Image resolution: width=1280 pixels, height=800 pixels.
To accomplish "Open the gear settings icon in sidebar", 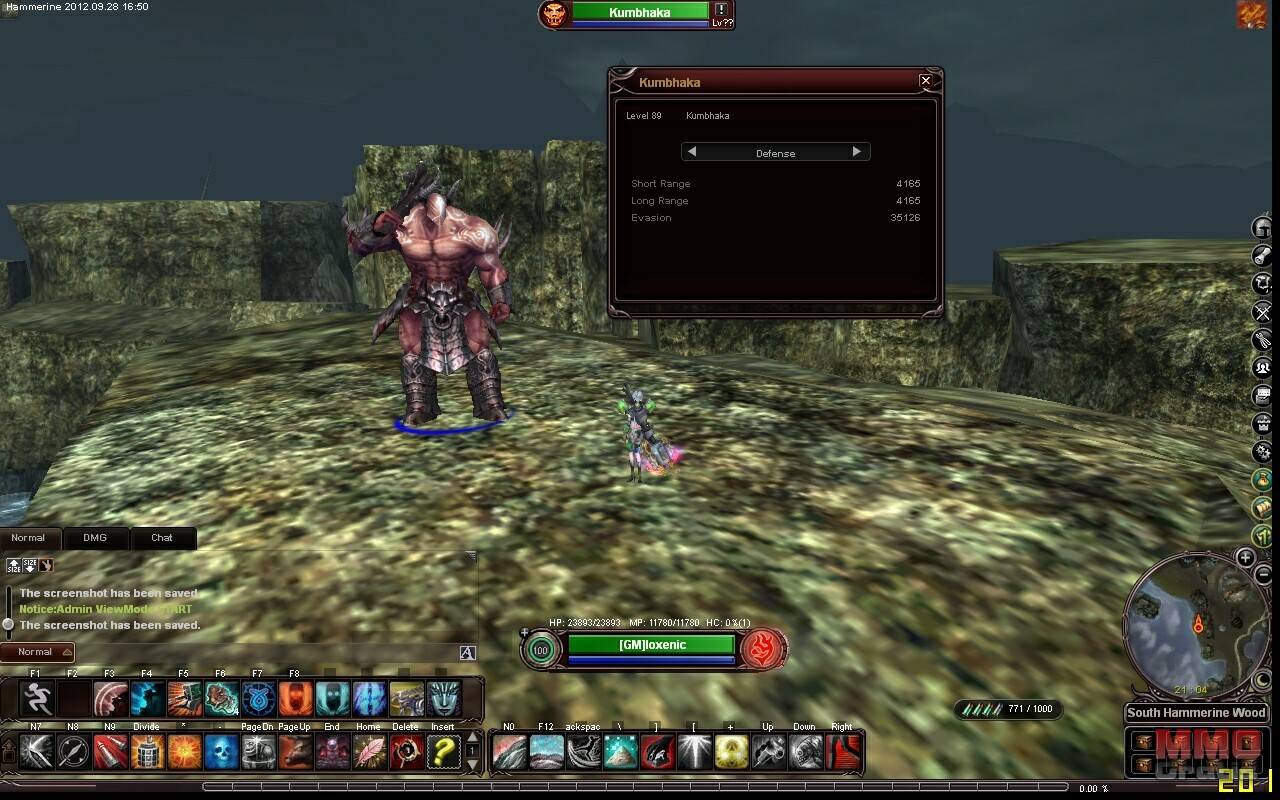I will (x=1262, y=452).
